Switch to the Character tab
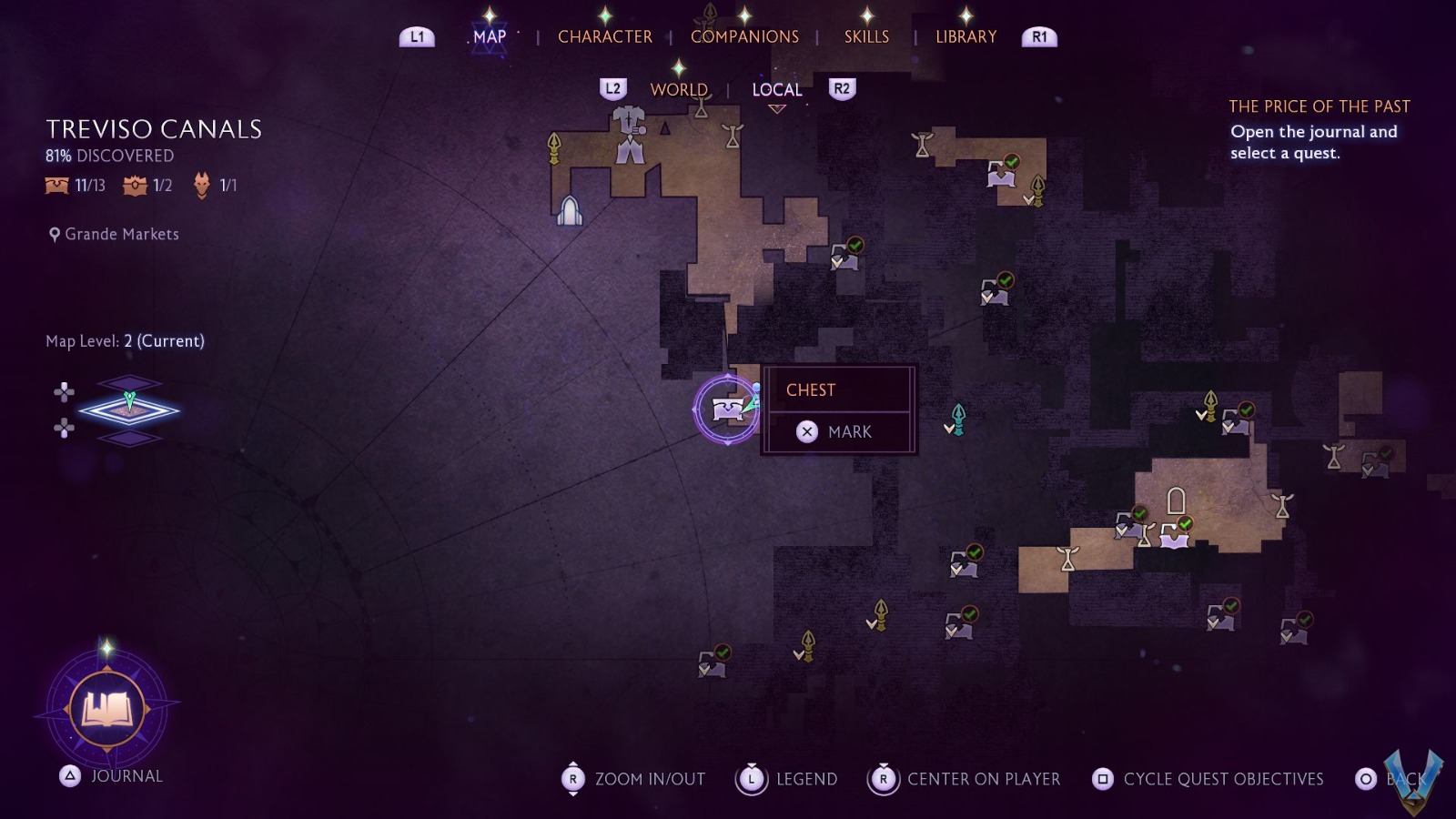This screenshot has width=1456, height=819. (x=604, y=36)
